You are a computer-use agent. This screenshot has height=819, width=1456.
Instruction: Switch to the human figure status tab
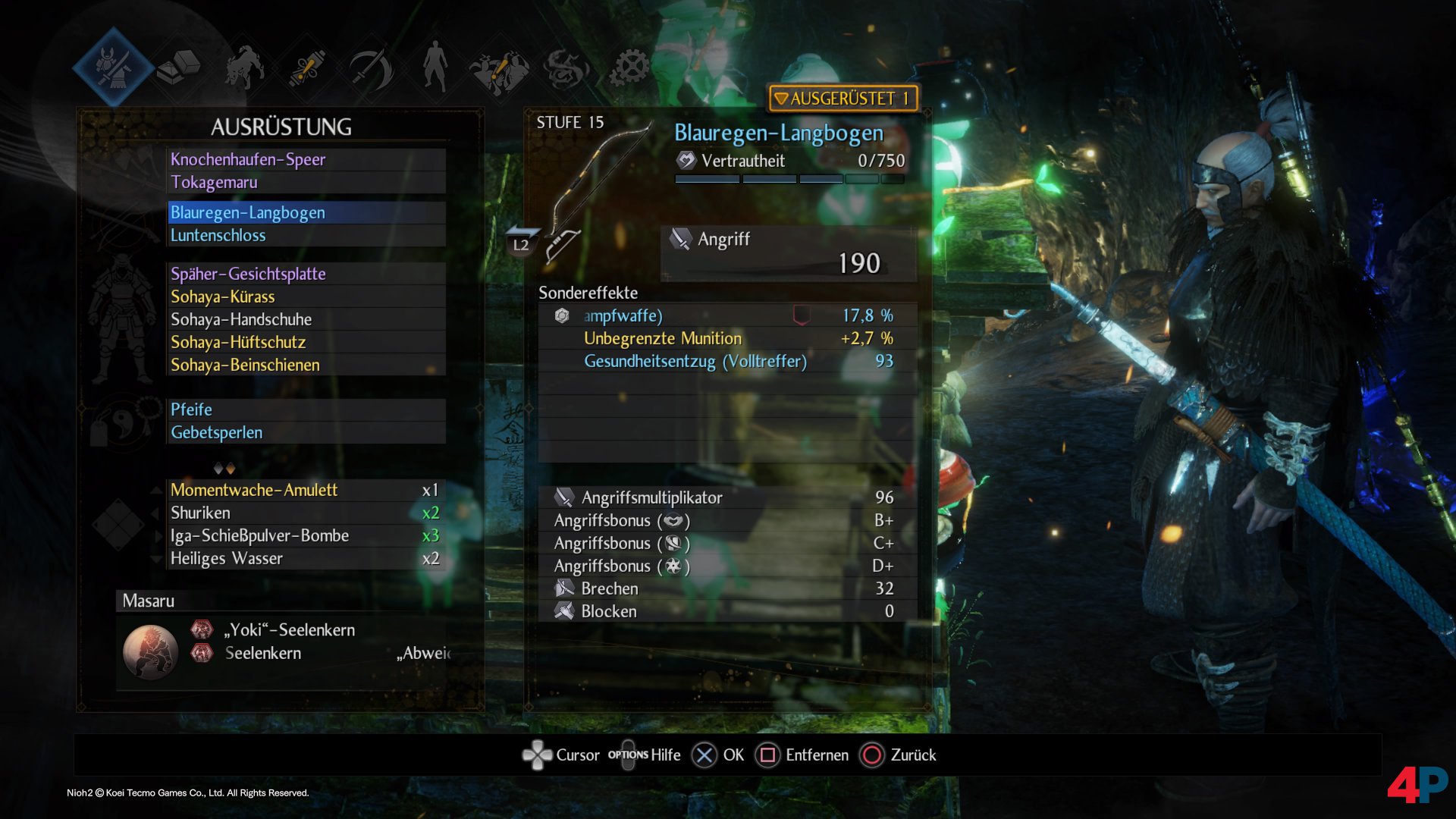coord(435,67)
